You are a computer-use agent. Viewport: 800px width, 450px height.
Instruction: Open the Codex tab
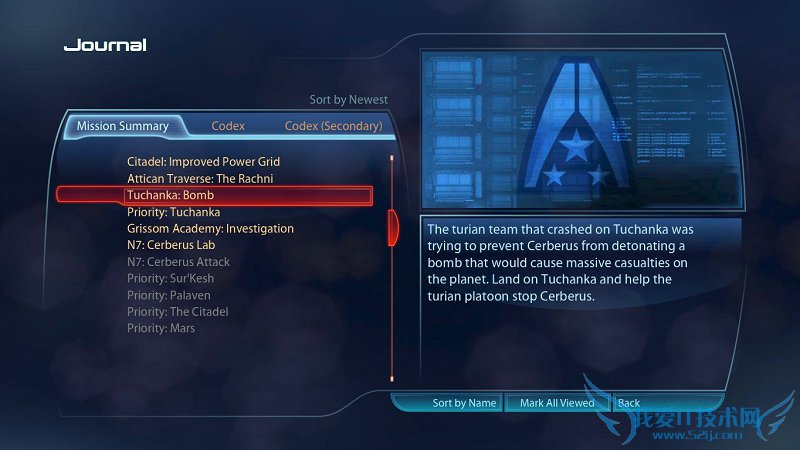click(228, 126)
